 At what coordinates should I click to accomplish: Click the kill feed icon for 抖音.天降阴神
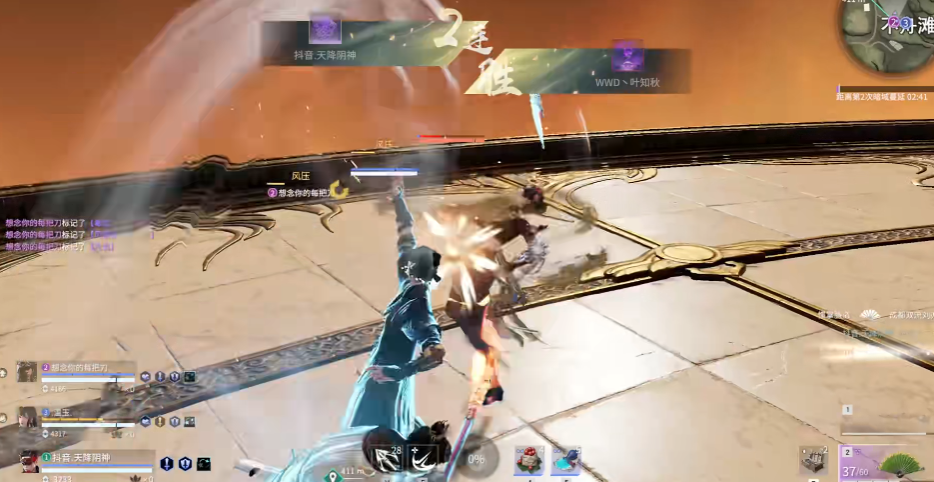[x=325, y=30]
